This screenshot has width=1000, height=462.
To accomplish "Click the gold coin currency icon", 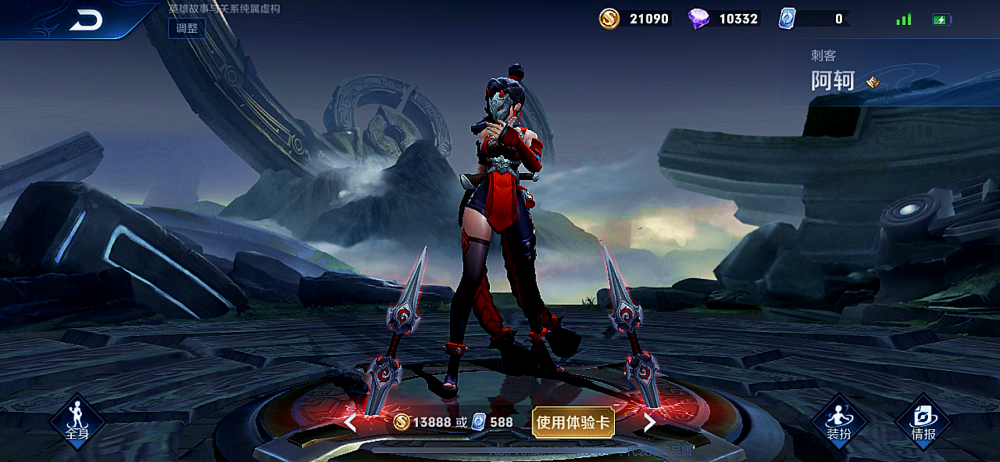I will coord(609,19).
